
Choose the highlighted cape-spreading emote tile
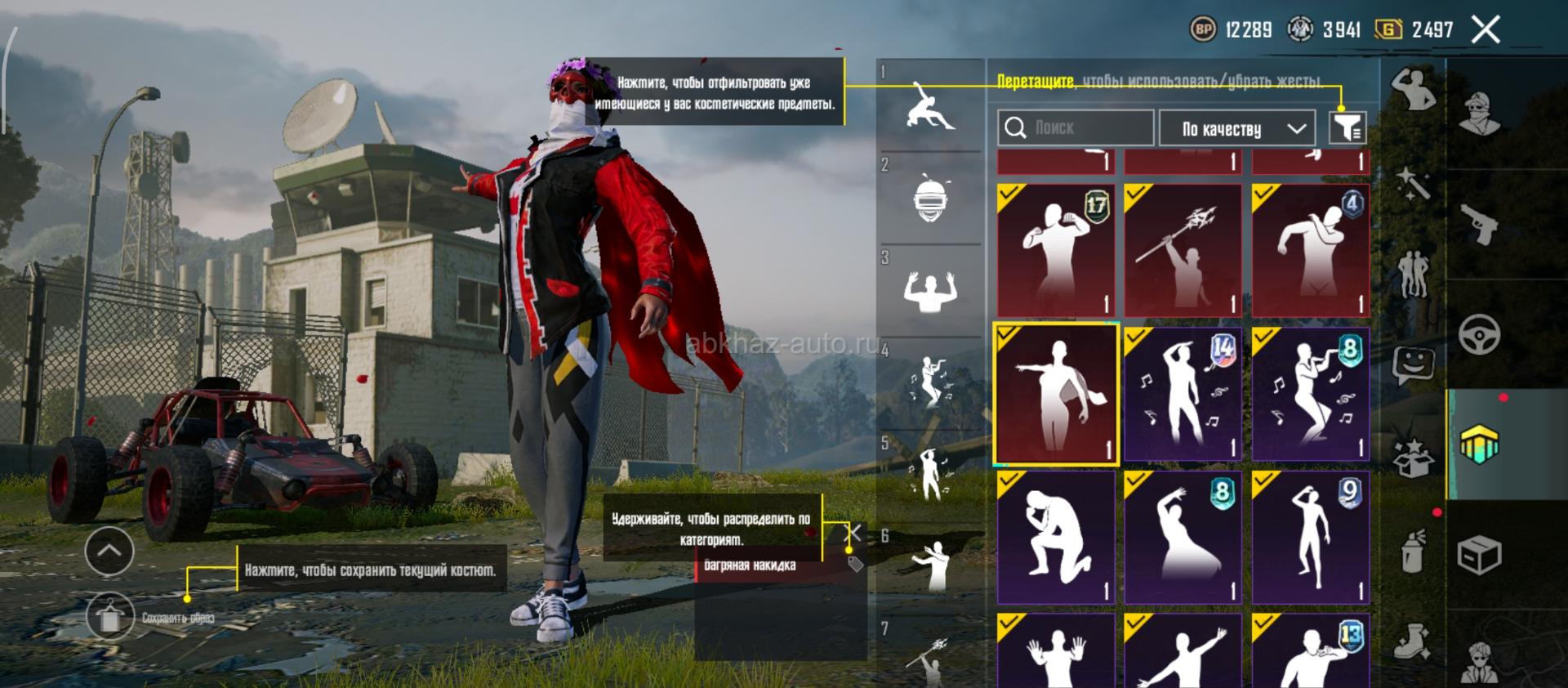pyautogui.click(x=1056, y=394)
